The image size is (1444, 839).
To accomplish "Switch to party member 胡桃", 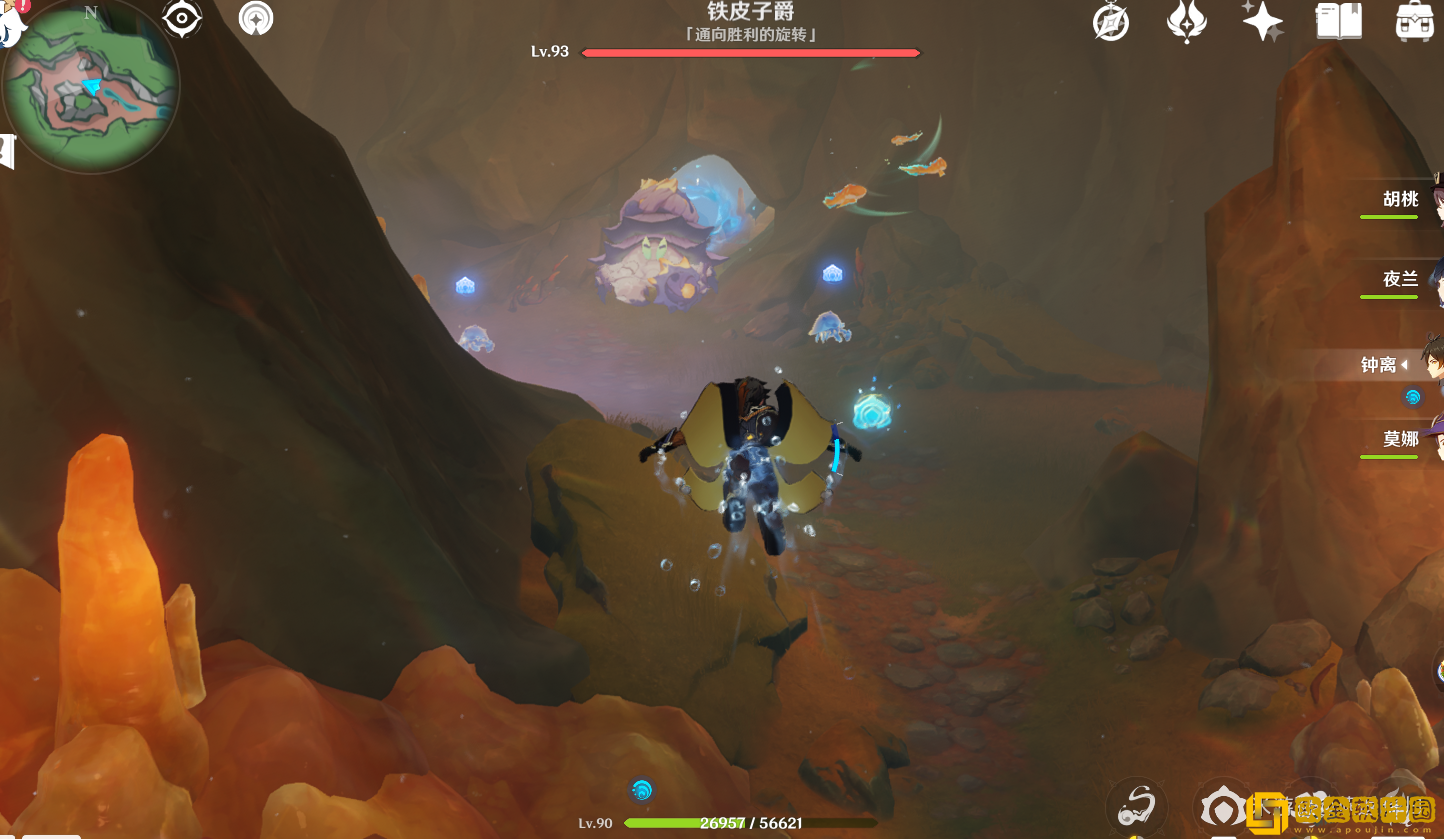I will click(x=1402, y=200).
